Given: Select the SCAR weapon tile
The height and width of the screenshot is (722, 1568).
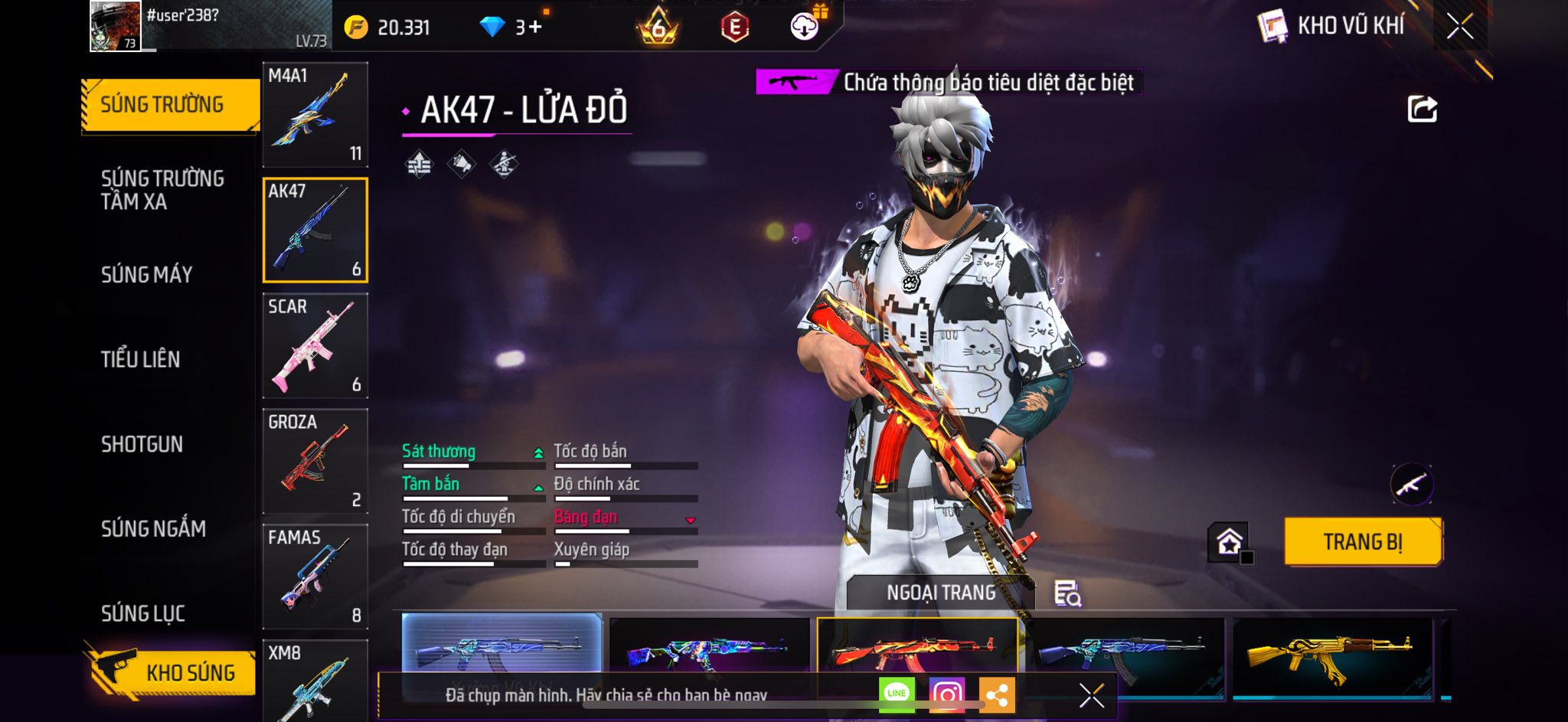Looking at the screenshot, I should click(315, 346).
